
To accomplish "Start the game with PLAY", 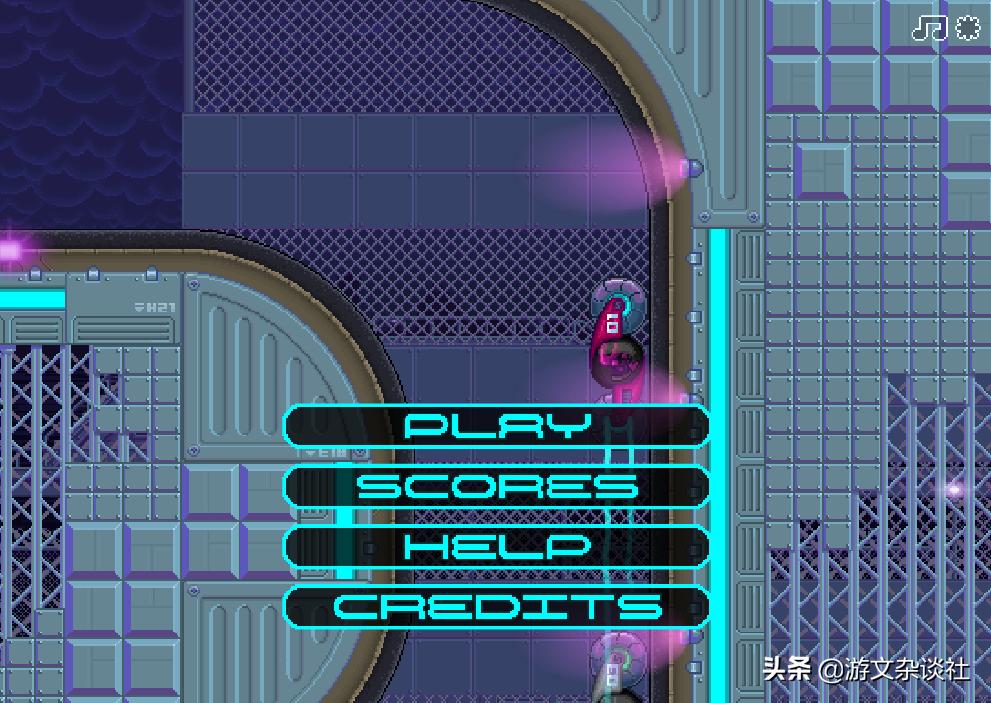I will click(497, 426).
